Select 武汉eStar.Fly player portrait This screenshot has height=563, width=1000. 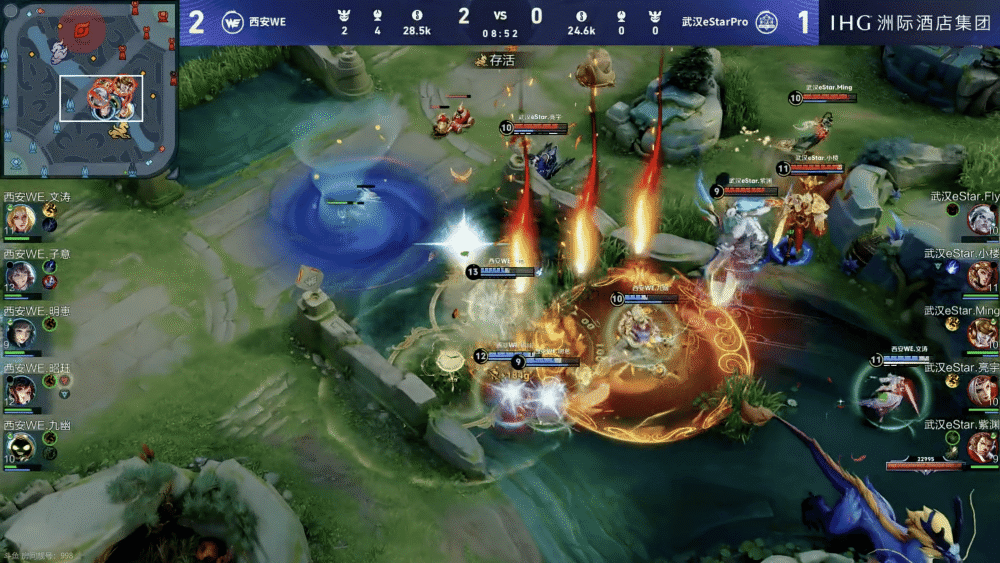pyautogui.click(x=981, y=218)
